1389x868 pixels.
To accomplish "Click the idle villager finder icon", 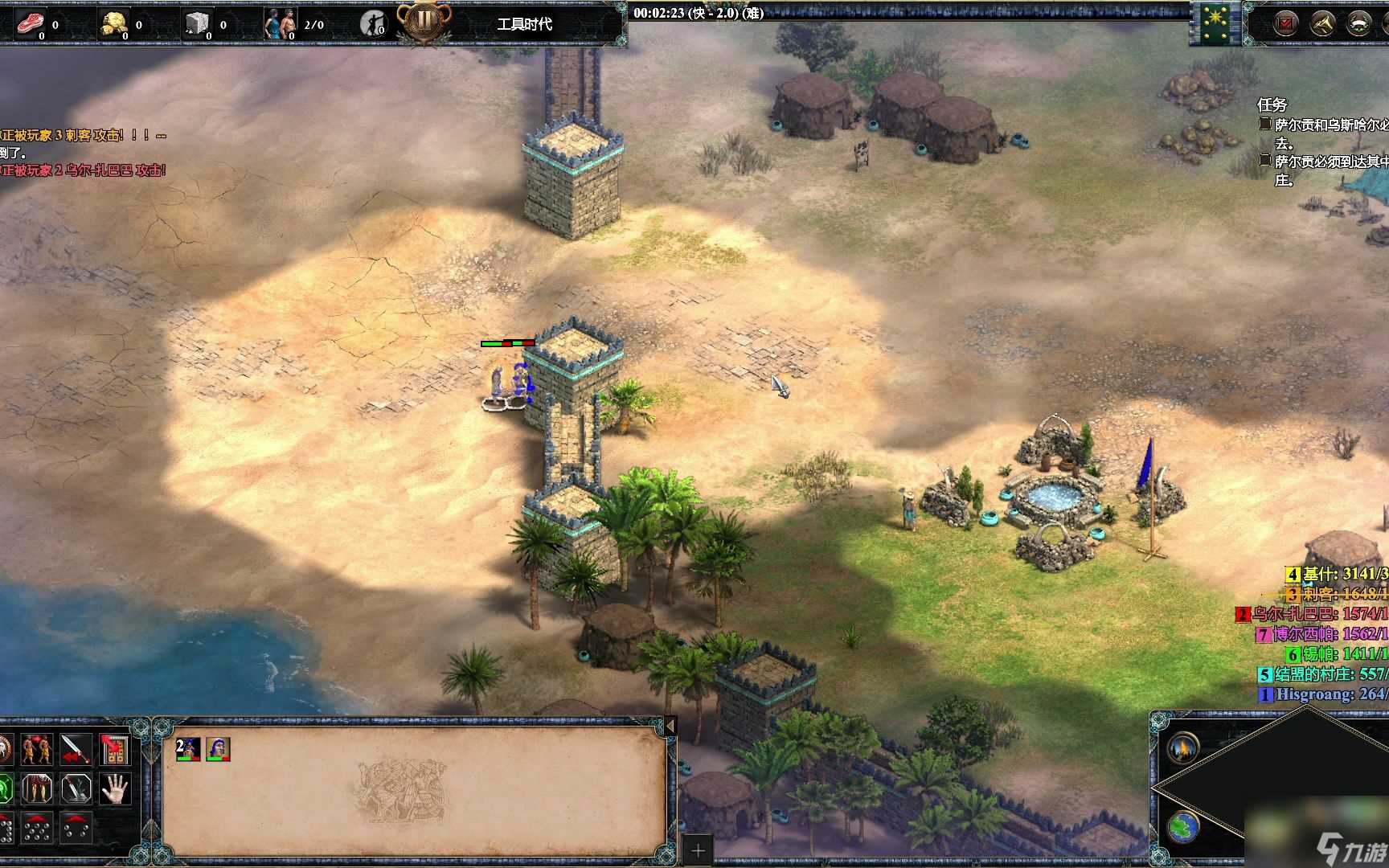I will [375, 22].
